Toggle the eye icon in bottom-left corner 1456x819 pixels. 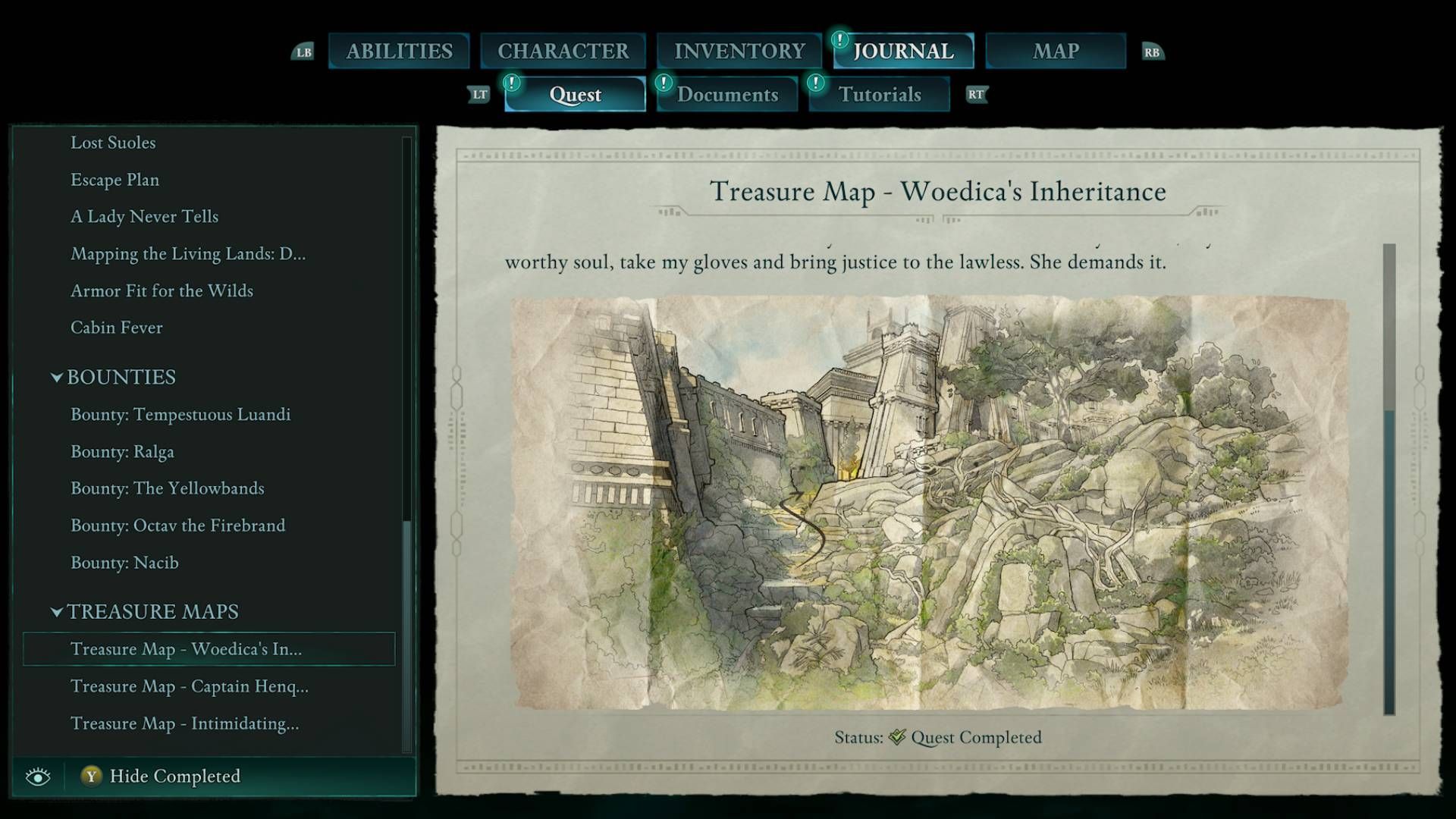tap(36, 776)
